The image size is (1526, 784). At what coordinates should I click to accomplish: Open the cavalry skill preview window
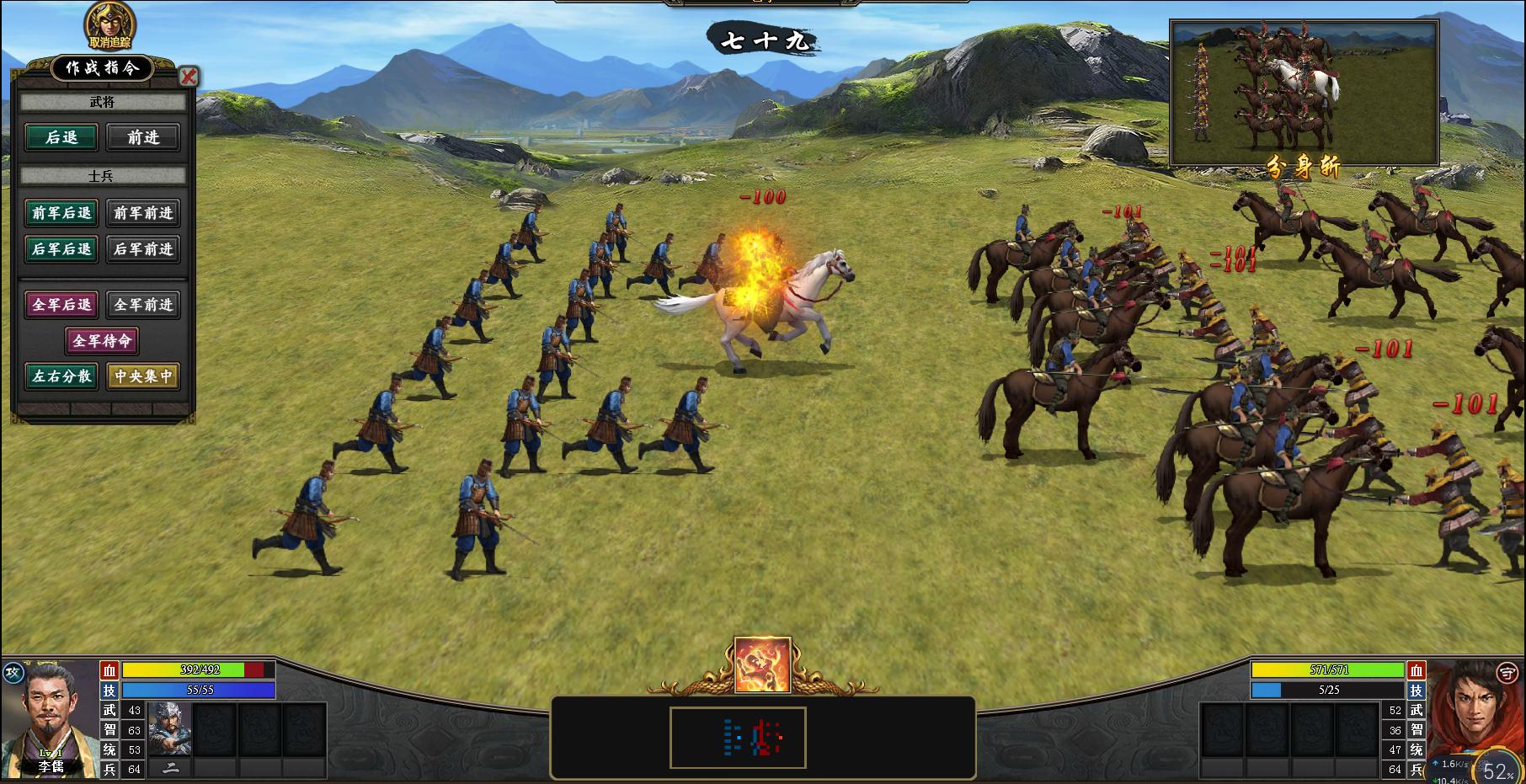pyautogui.click(x=1304, y=93)
